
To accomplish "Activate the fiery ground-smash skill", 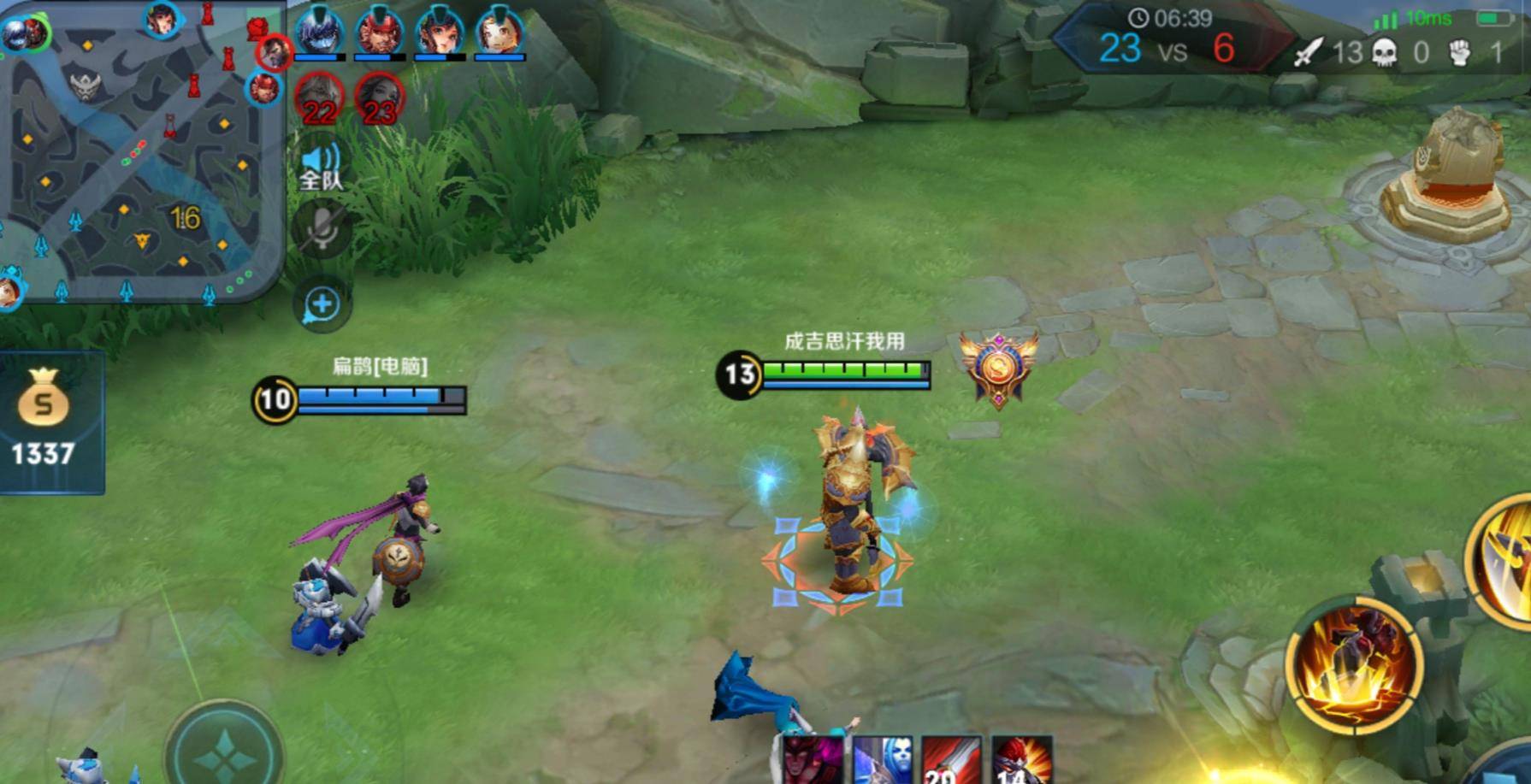I will click(x=1355, y=666).
